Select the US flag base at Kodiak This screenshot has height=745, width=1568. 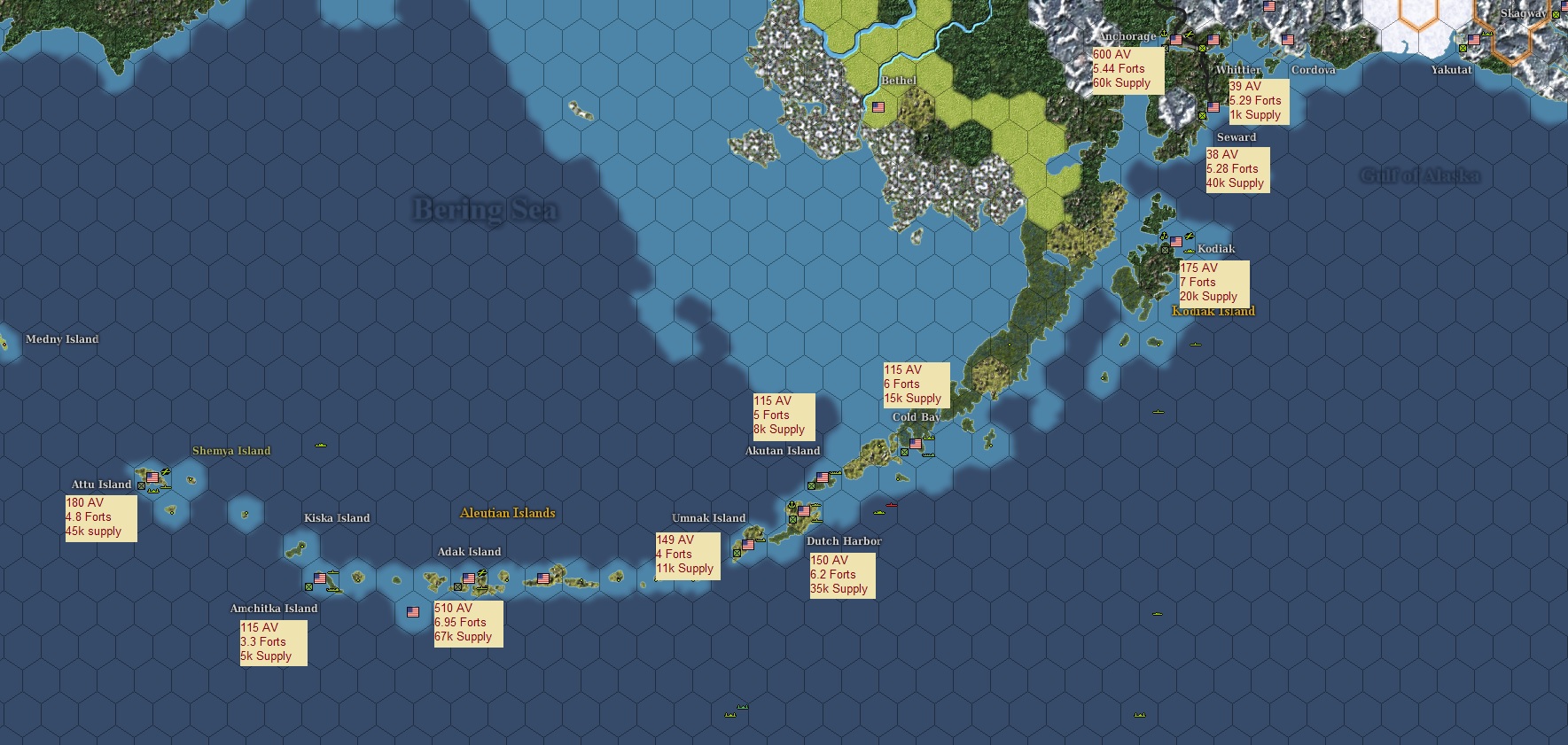click(1176, 242)
